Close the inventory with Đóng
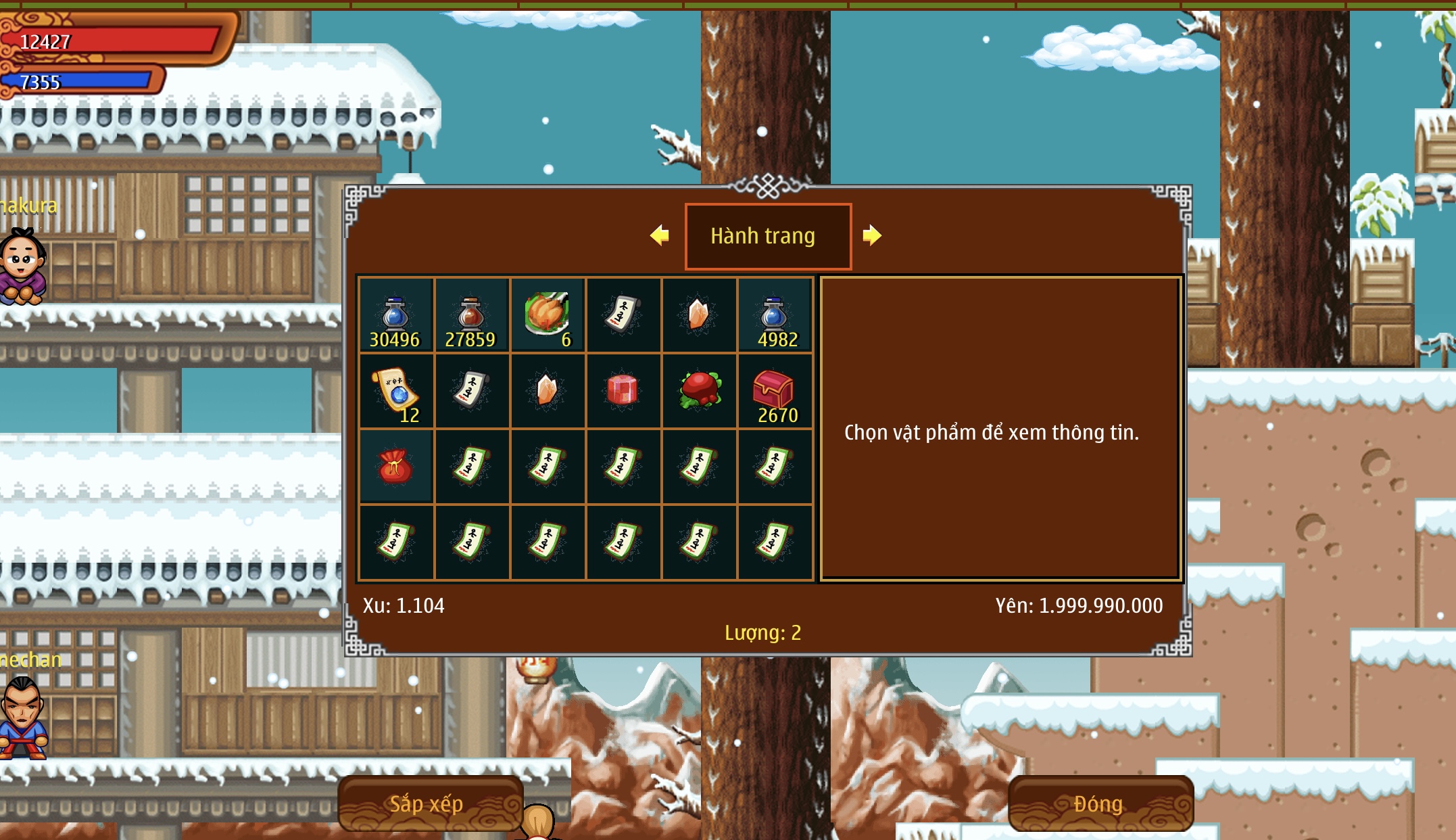The width and height of the screenshot is (1456, 840). [x=1100, y=803]
